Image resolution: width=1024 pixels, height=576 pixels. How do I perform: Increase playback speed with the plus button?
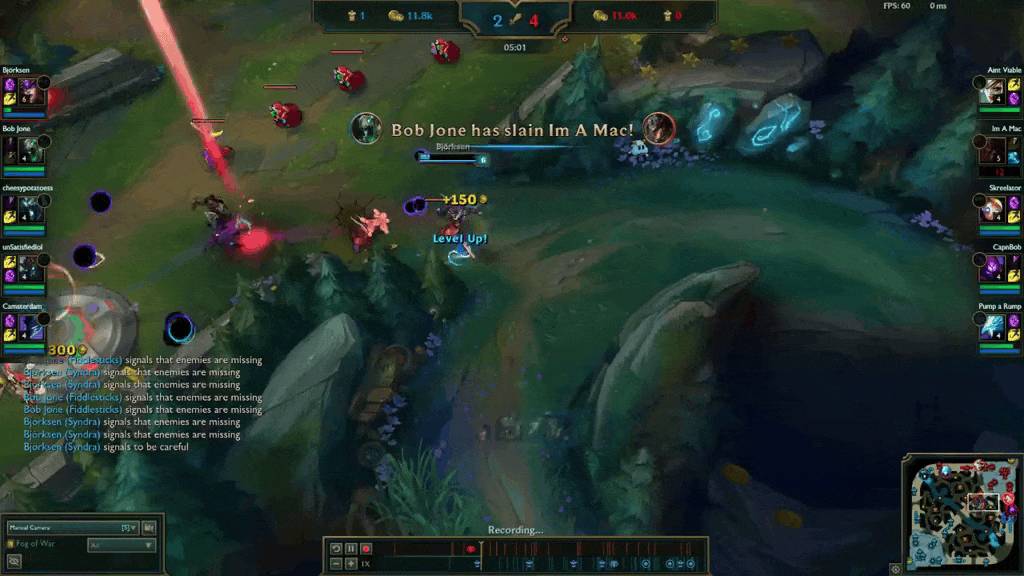click(x=351, y=564)
